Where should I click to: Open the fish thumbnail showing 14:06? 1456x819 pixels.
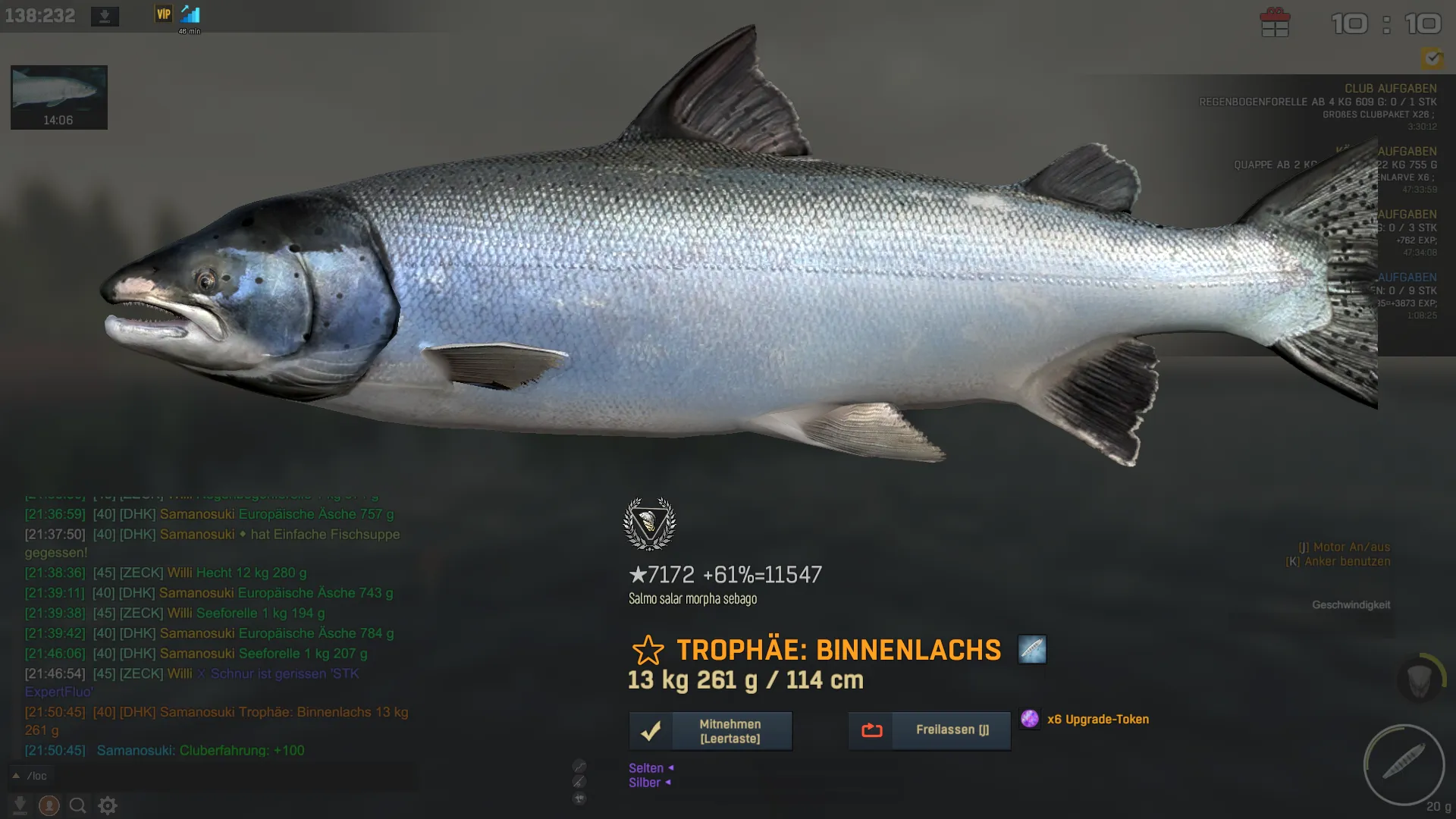pos(59,97)
